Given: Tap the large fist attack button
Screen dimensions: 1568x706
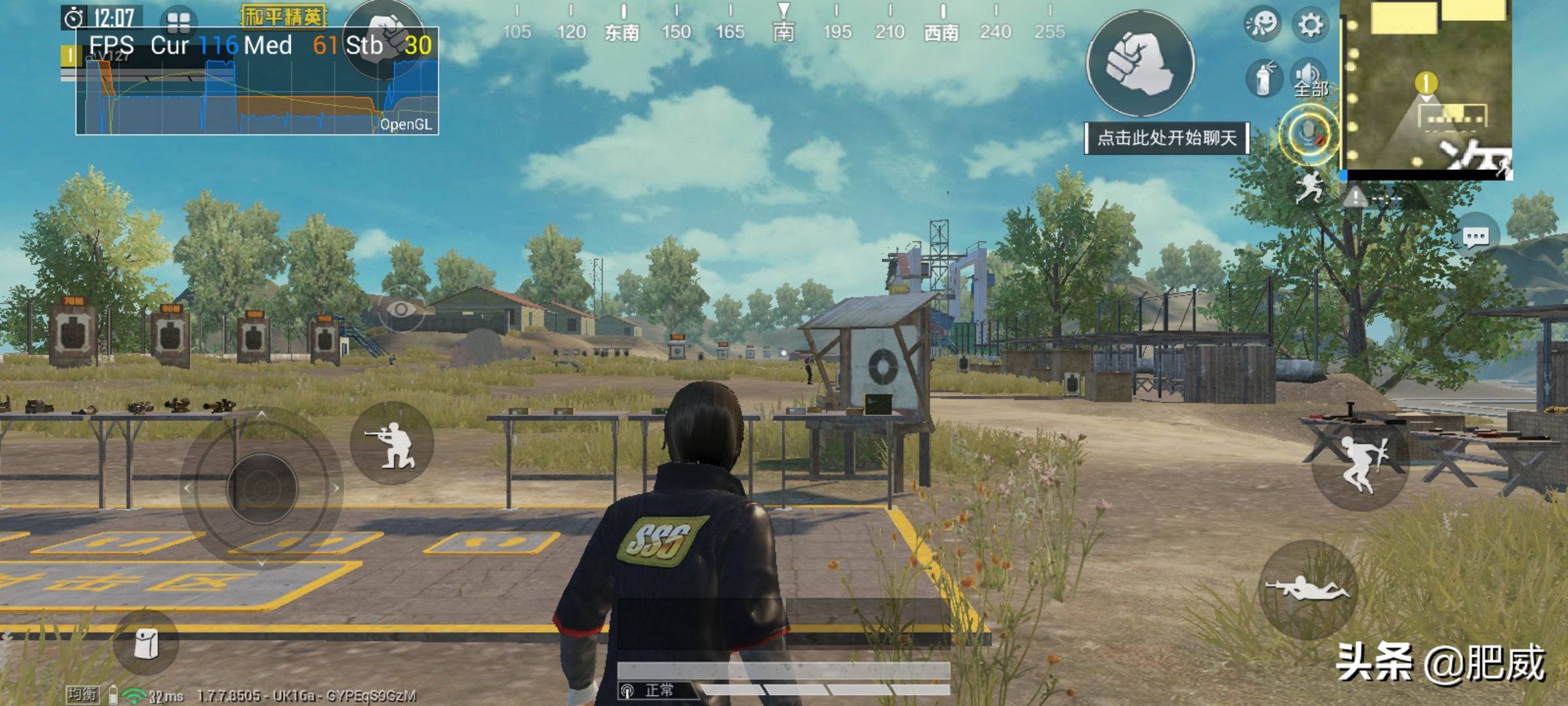Looking at the screenshot, I should pos(1140,63).
